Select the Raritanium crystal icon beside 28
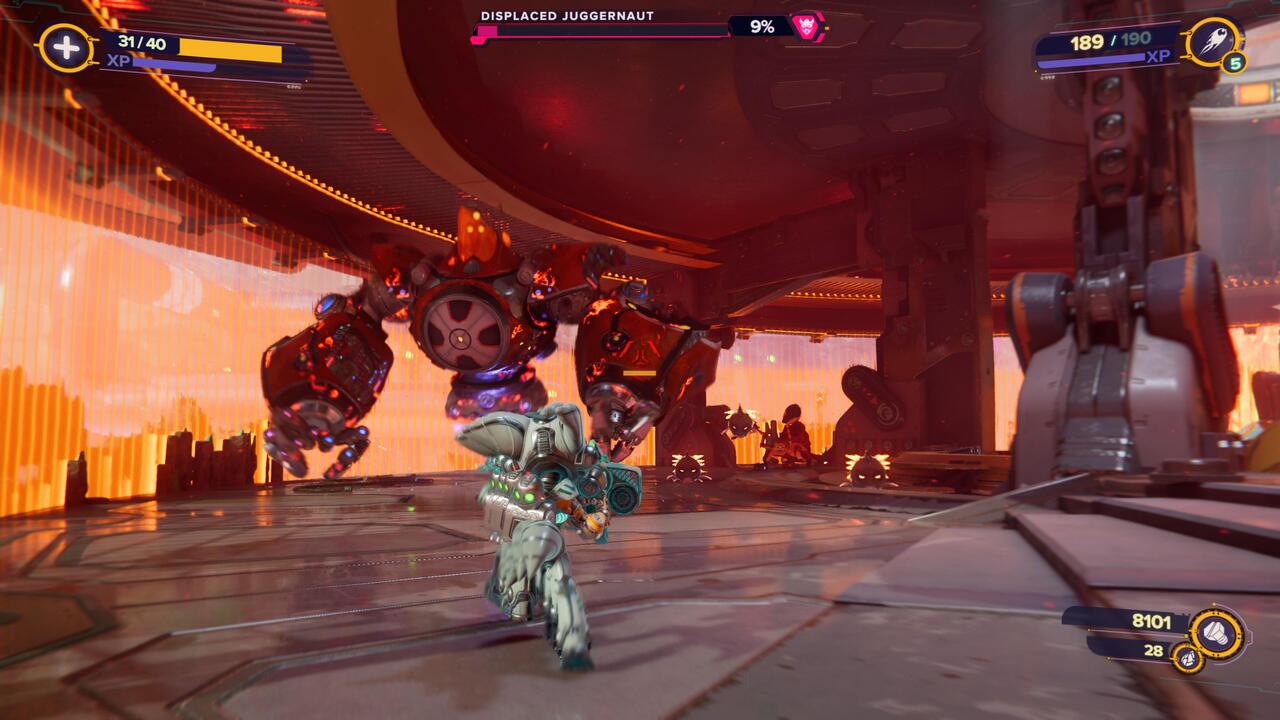Image resolution: width=1280 pixels, height=720 pixels. (x=1190, y=661)
